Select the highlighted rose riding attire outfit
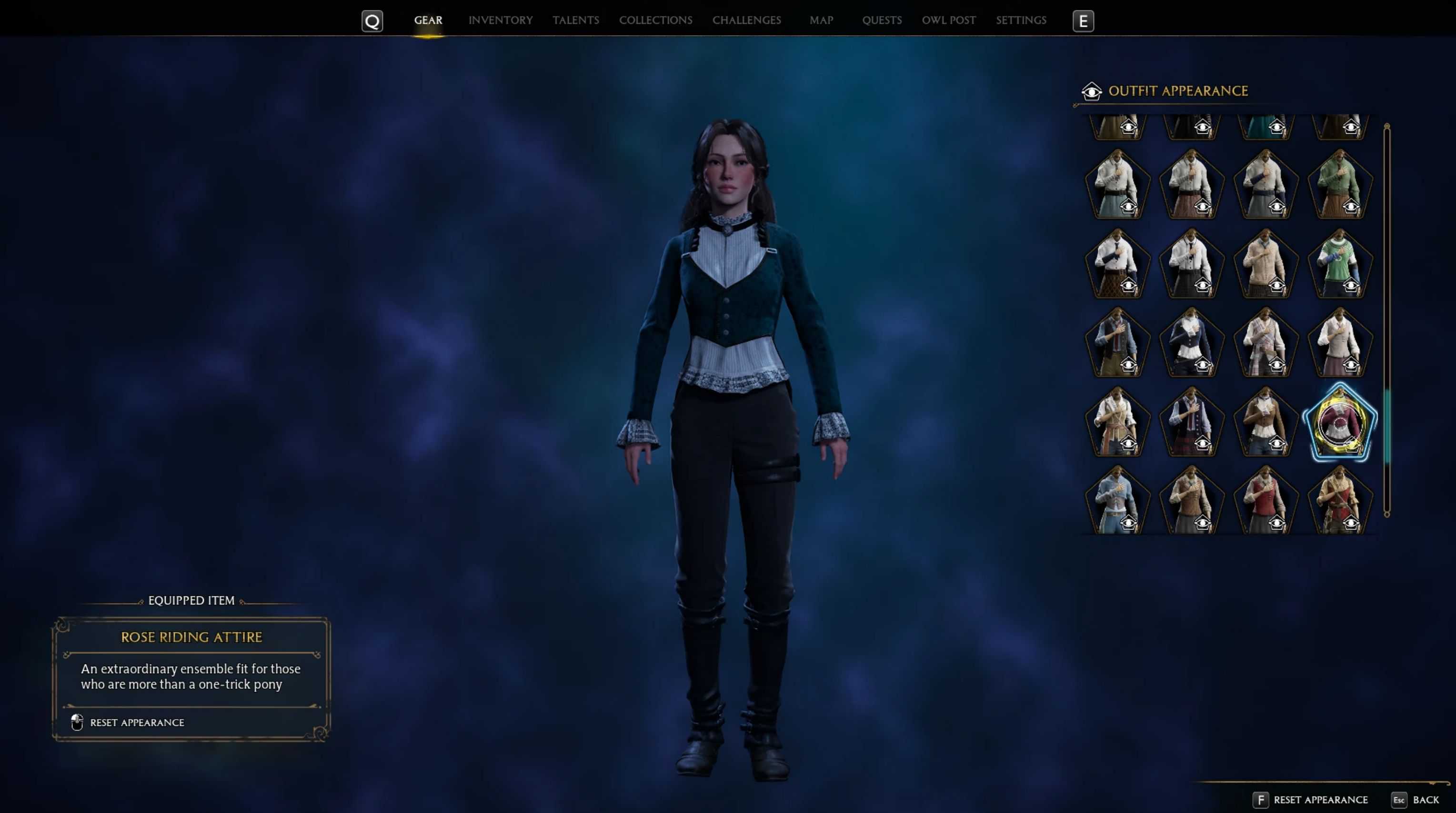 point(1339,423)
